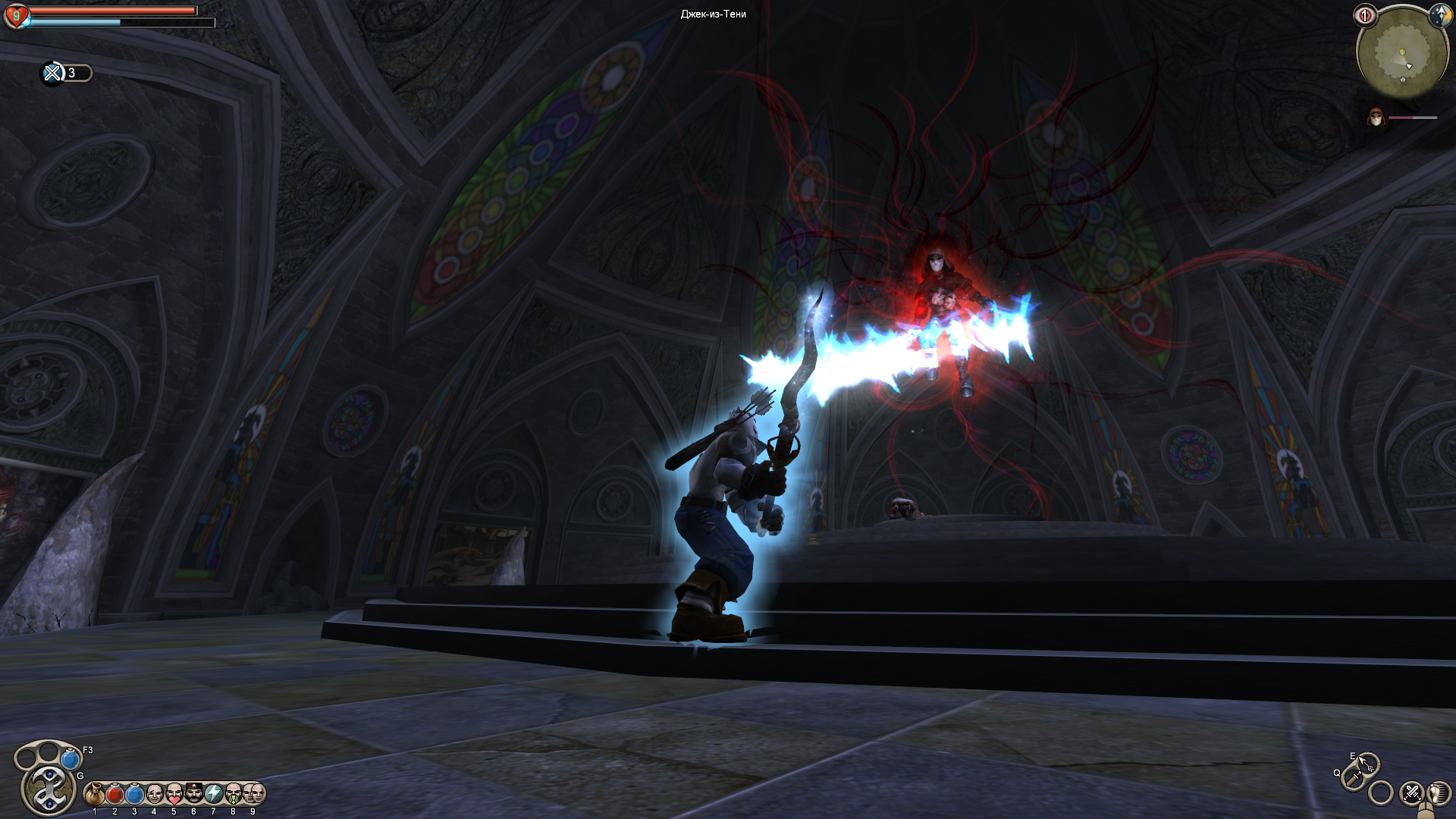
Task: Drink the red health potion in hotbar
Action: (x=115, y=794)
